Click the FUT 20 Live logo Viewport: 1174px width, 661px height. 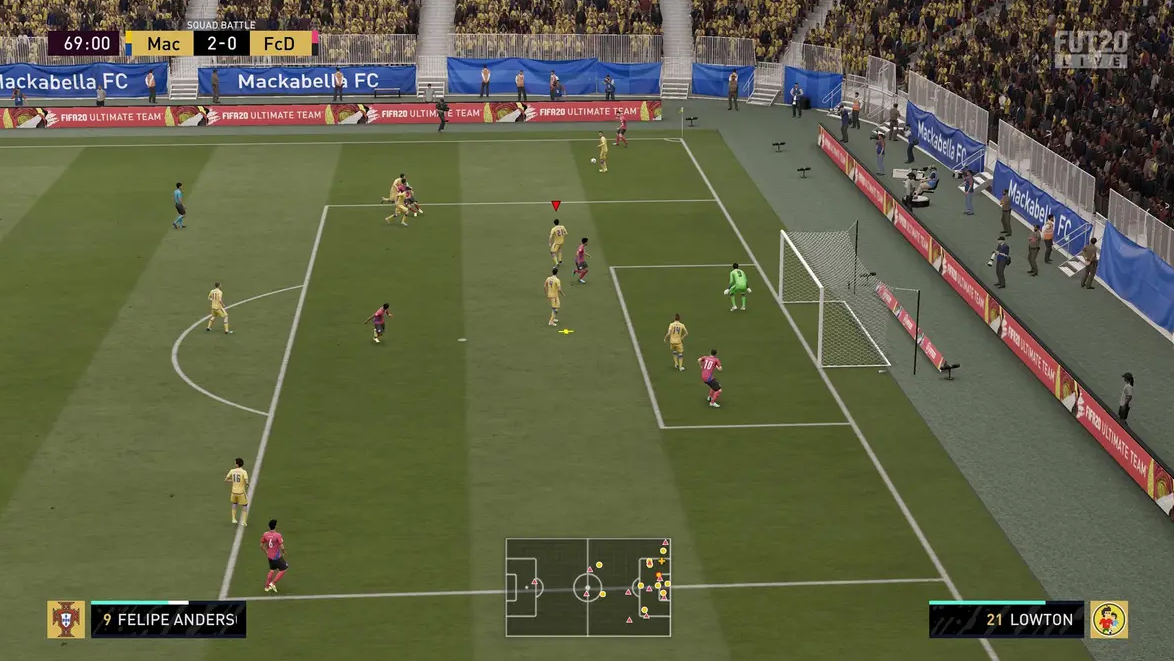tap(1090, 48)
